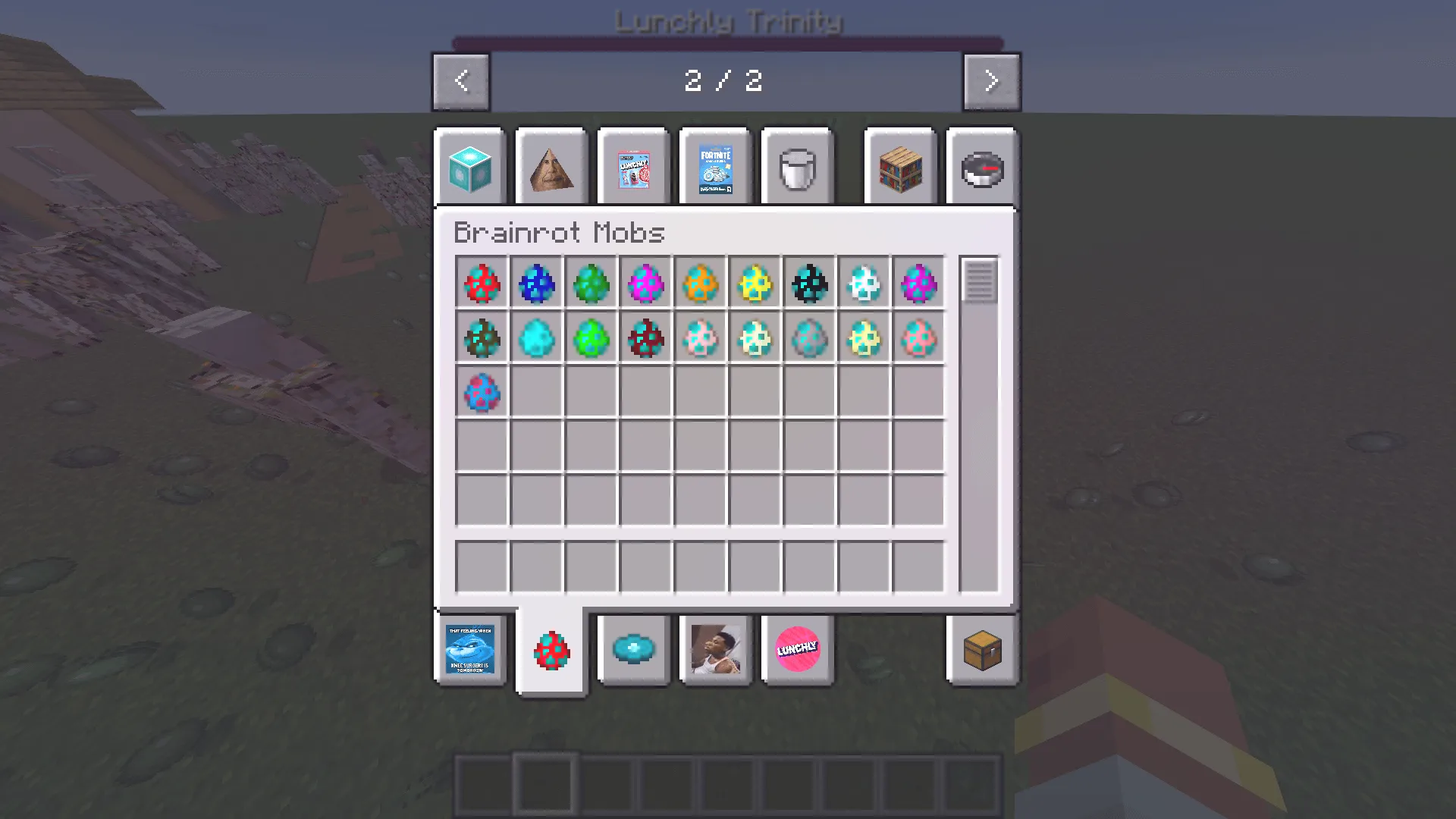Click the active Brainrot Mobs spawn egg tab
Screen dimensions: 1456x819
[551, 649]
